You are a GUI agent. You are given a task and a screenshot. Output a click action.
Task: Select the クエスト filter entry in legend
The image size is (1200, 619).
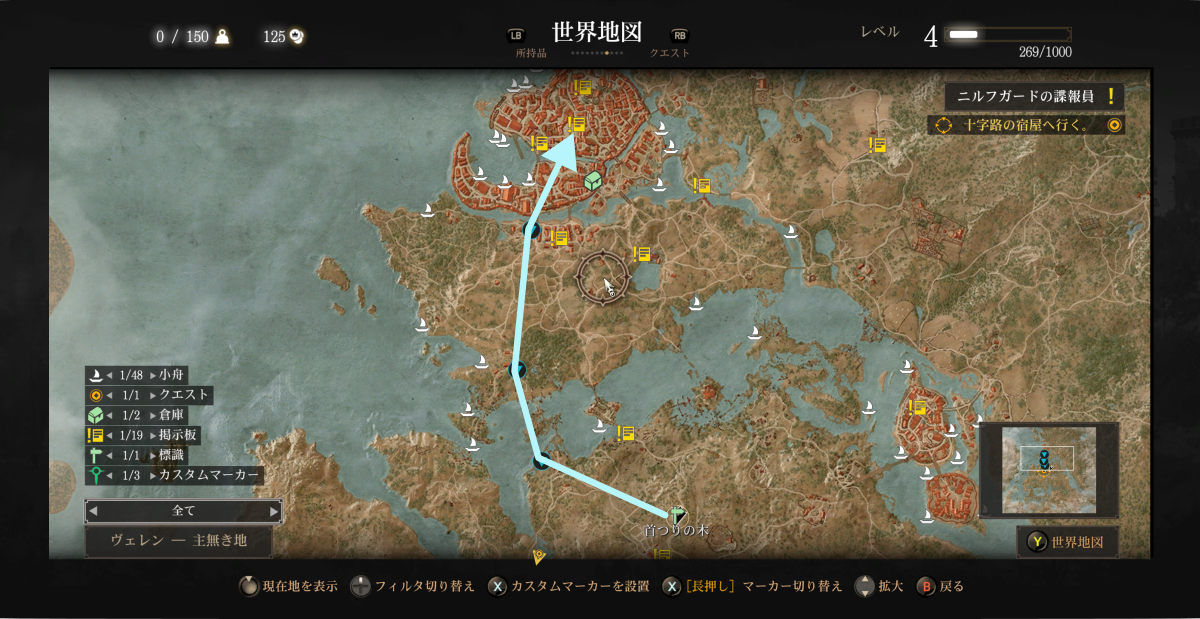[x=149, y=395]
